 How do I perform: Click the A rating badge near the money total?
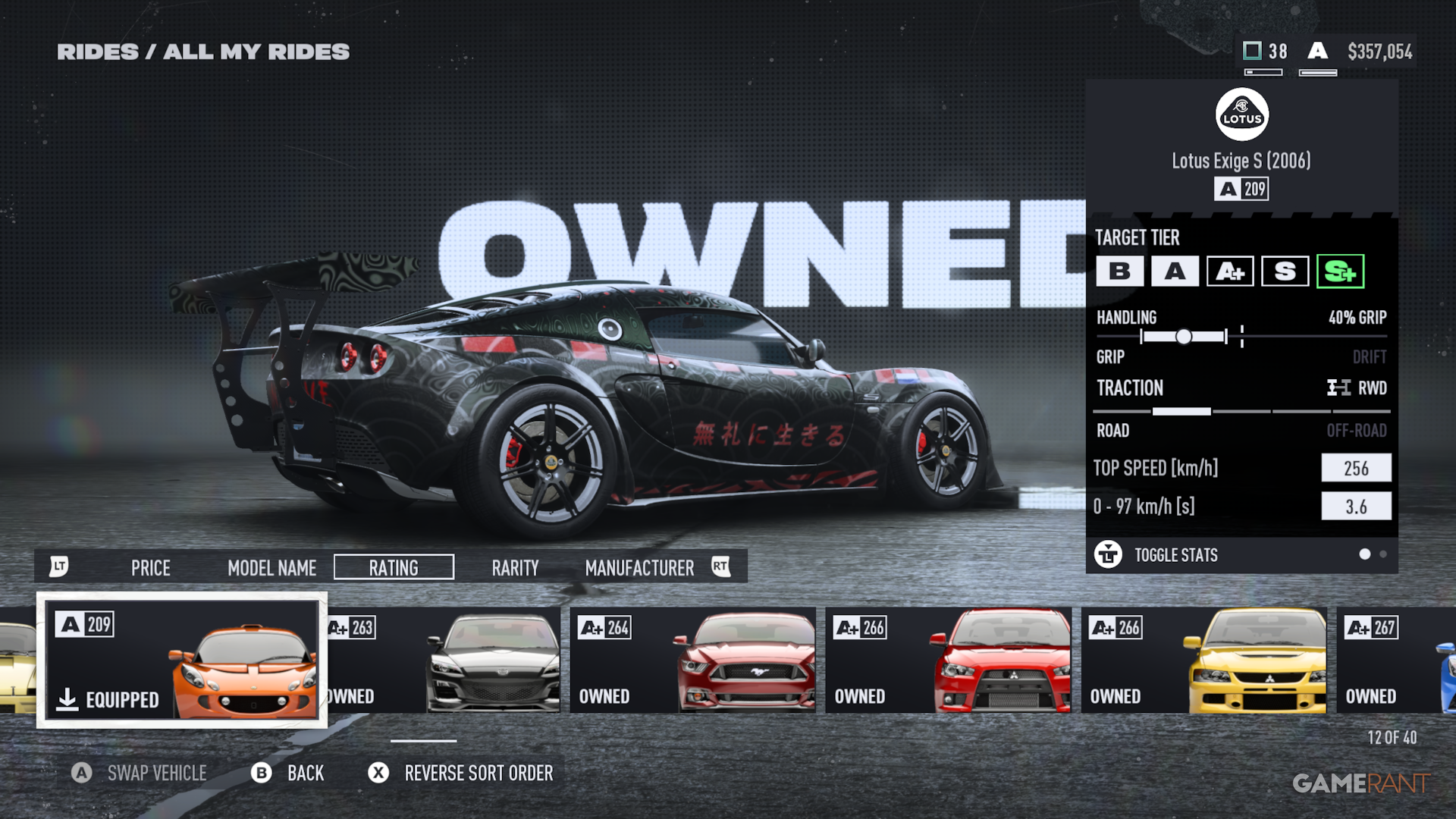click(x=1317, y=52)
